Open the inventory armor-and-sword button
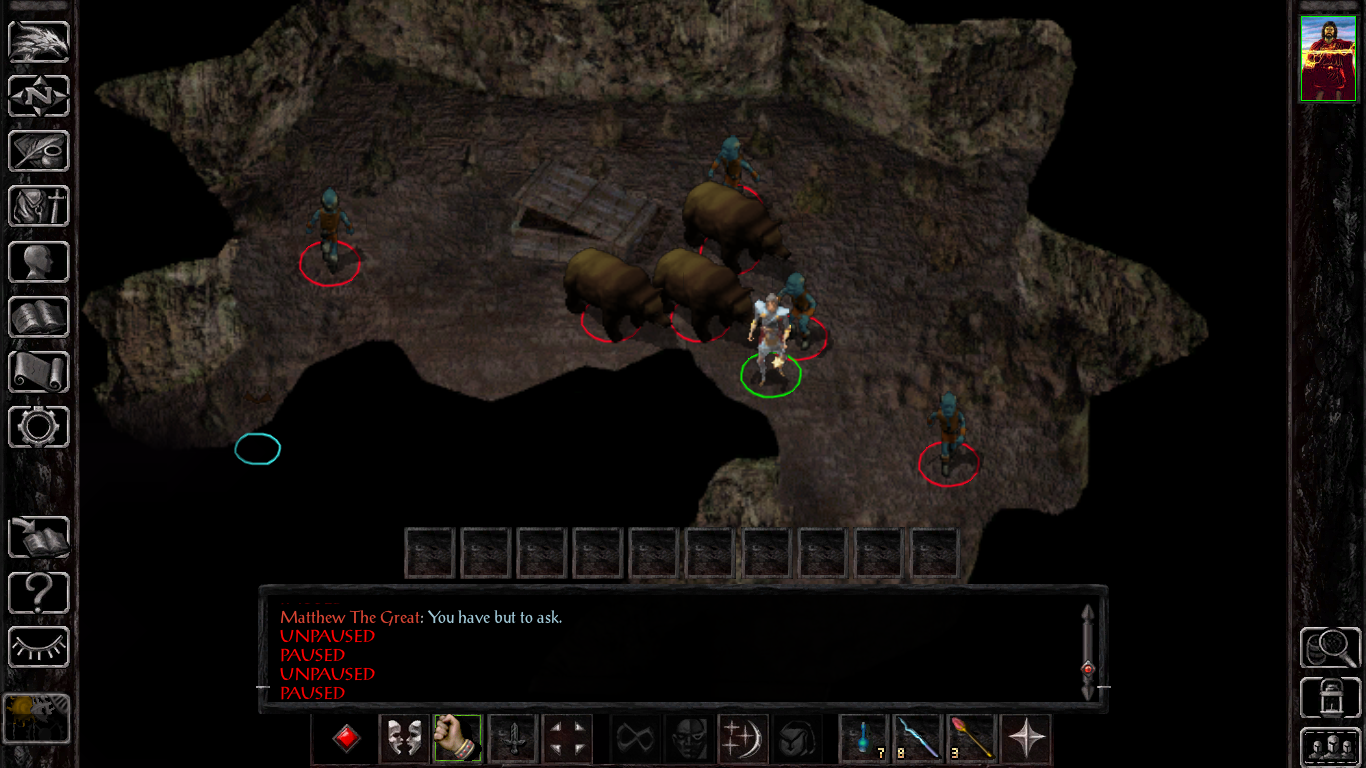Viewport: 1366px width, 768px height. click(x=39, y=207)
